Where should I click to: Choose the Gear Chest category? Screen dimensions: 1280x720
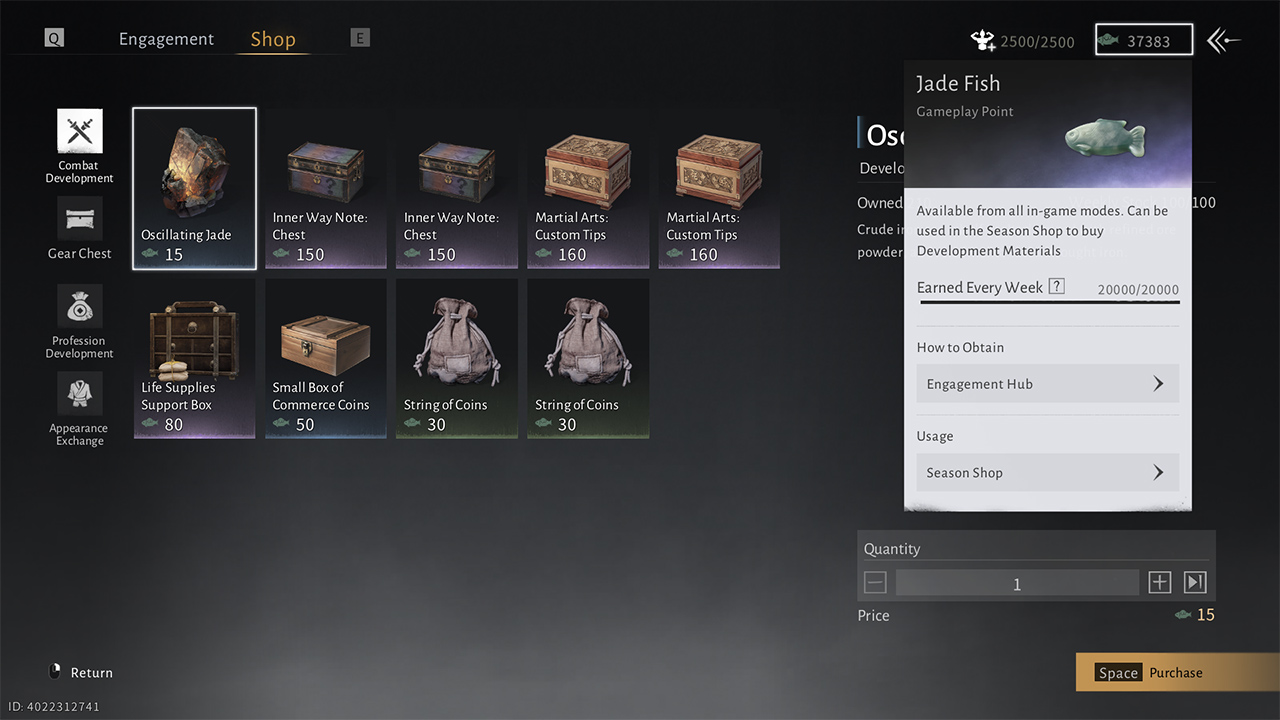[79, 229]
